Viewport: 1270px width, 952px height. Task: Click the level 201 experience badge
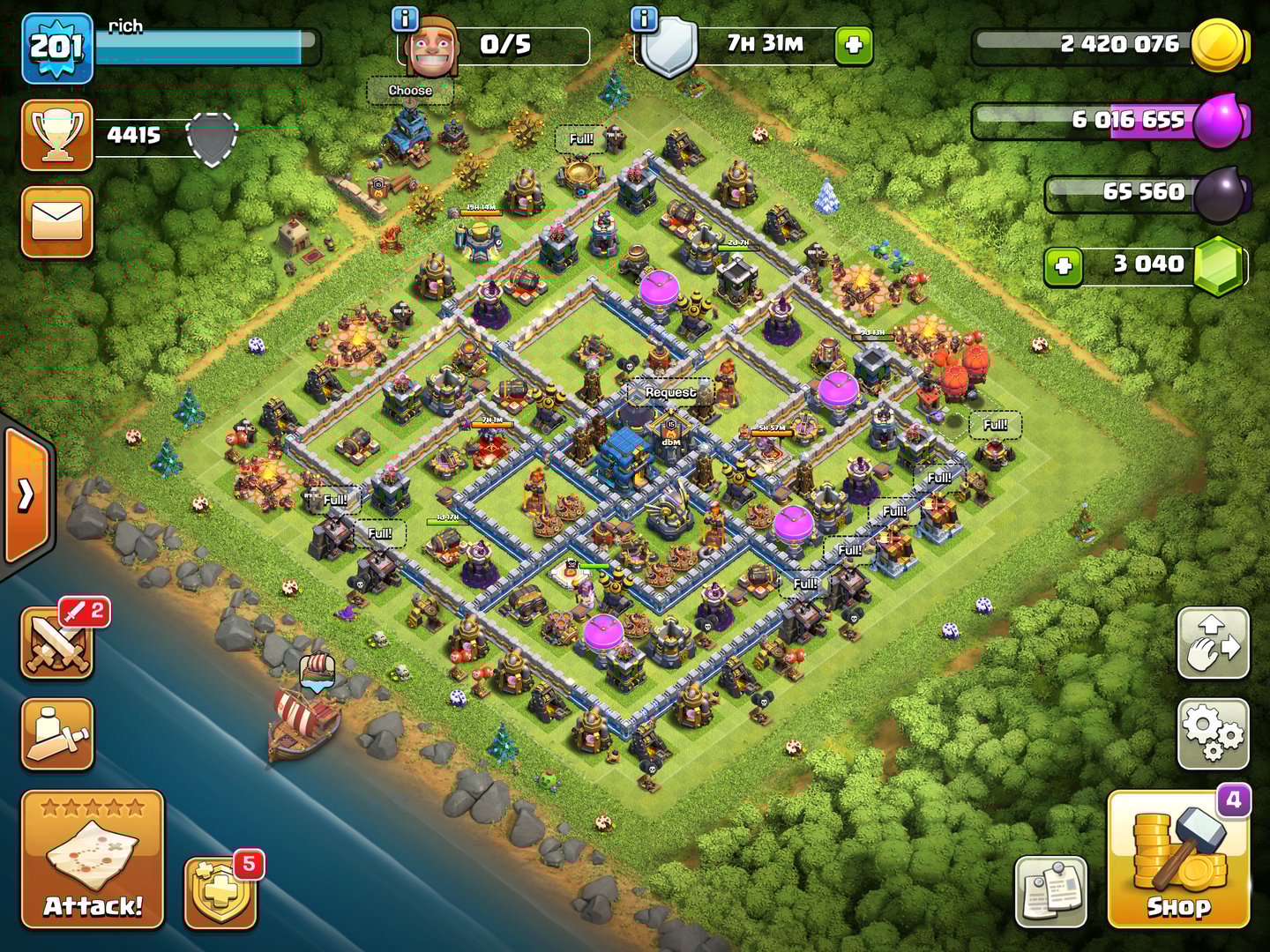pos(57,48)
